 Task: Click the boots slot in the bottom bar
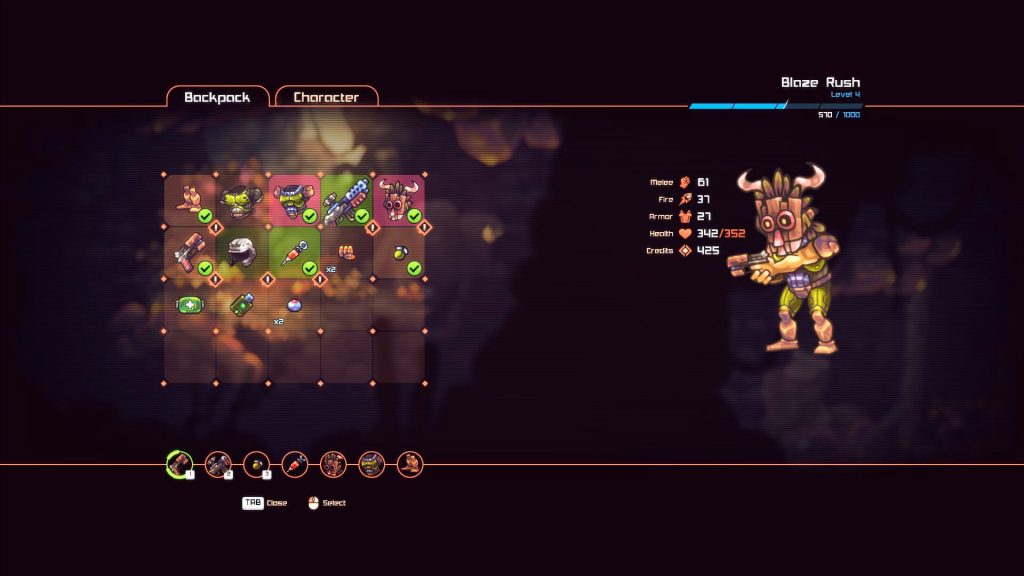tap(410, 464)
